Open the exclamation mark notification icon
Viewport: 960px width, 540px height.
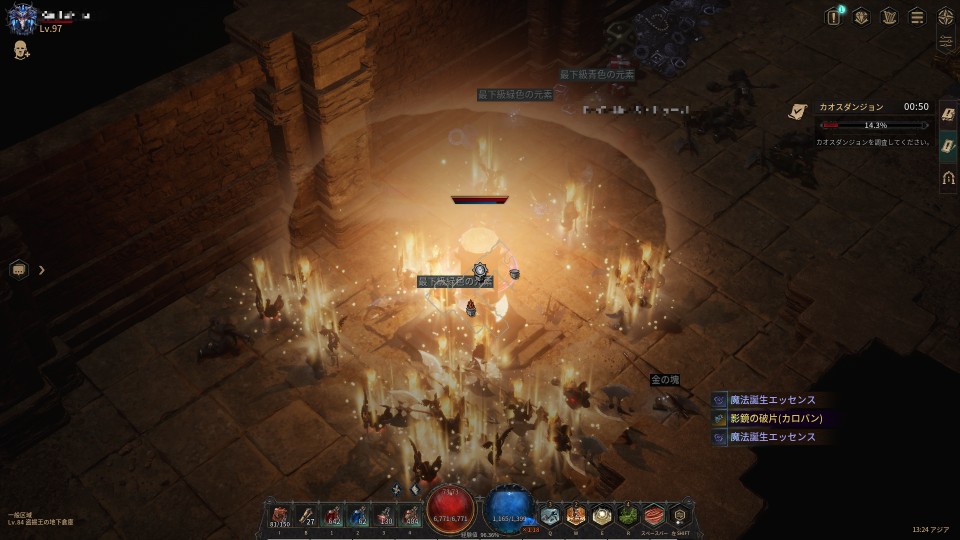pos(833,16)
